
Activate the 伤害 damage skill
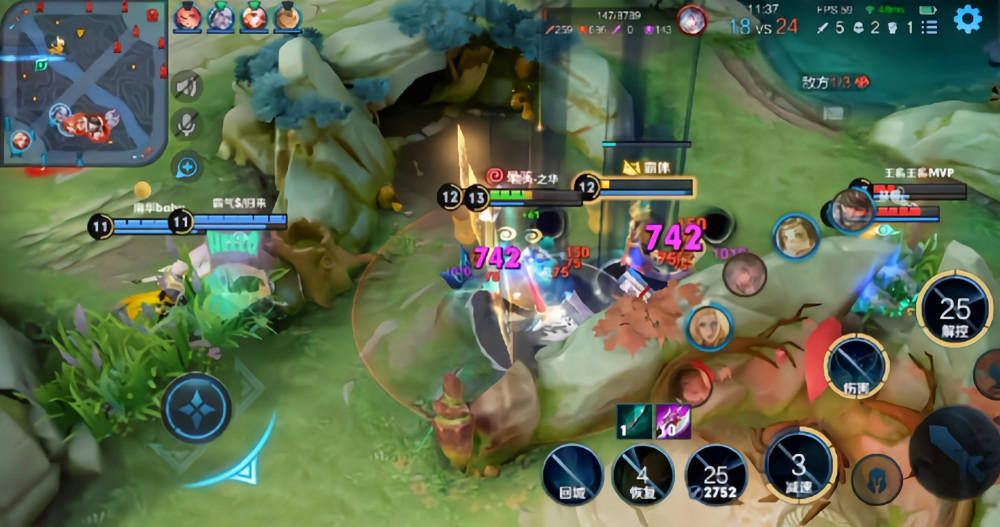coord(856,367)
